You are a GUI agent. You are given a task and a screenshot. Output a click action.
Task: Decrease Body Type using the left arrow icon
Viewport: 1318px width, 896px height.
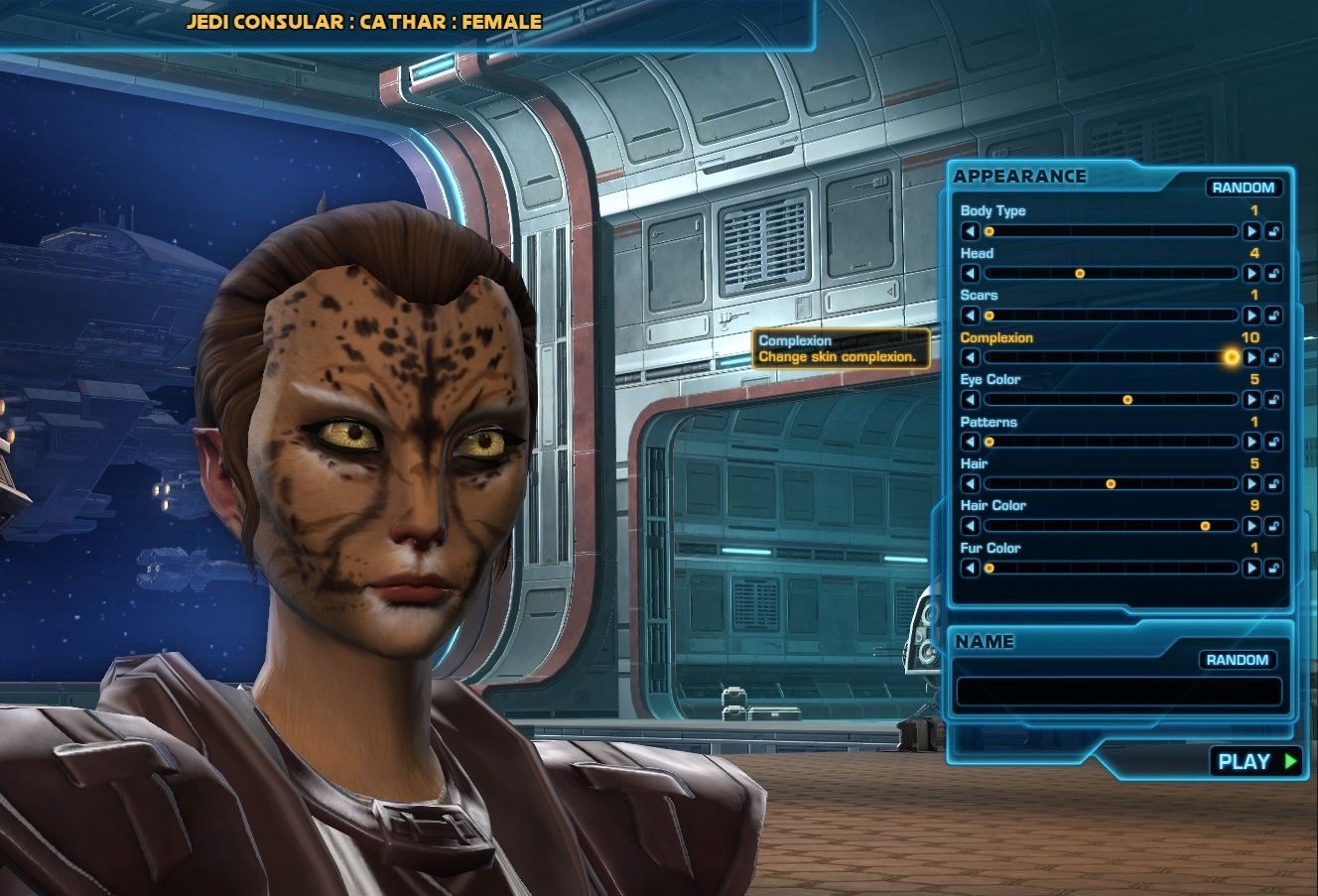970,231
